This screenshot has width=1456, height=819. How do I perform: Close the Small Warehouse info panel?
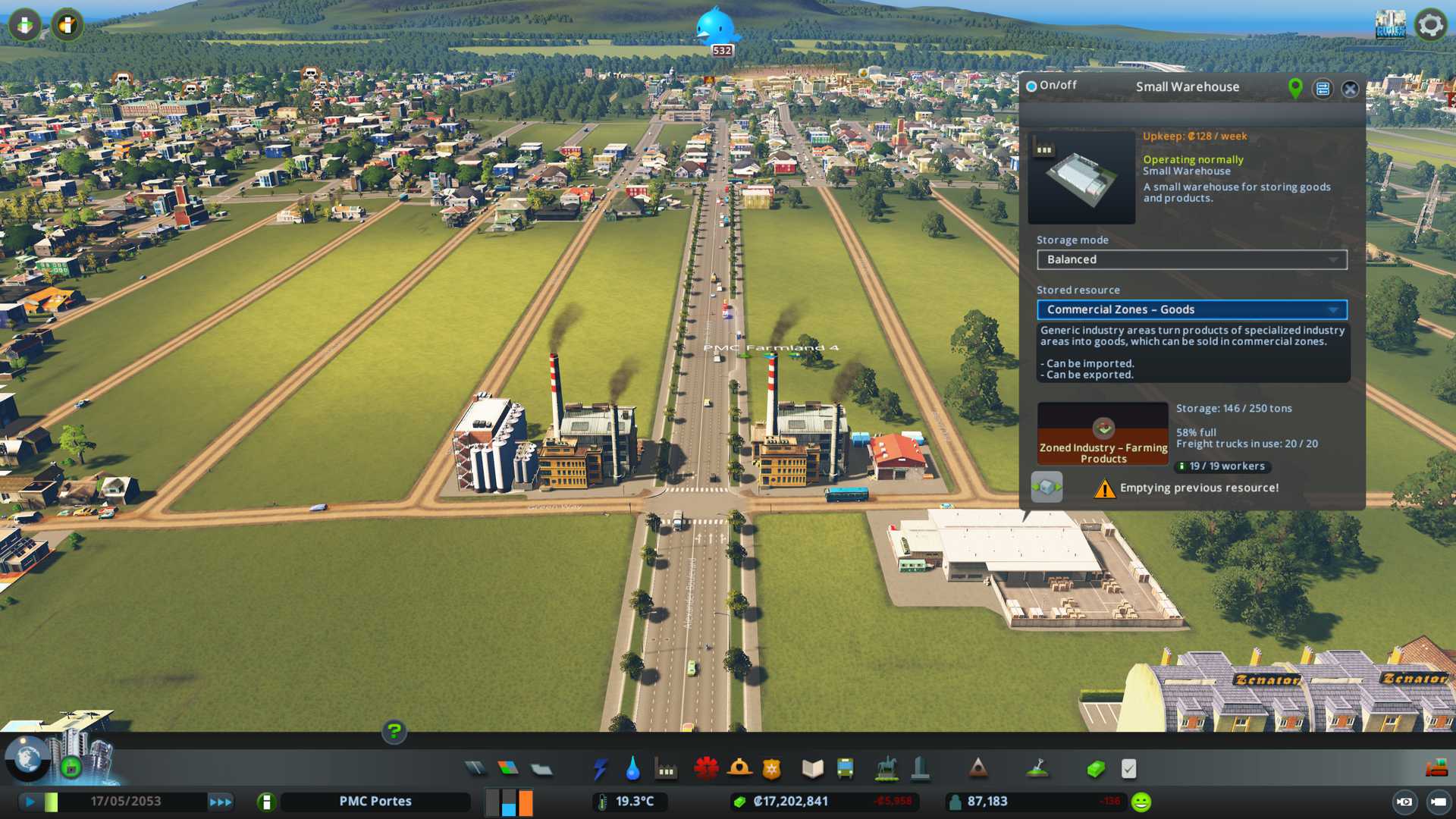(x=1350, y=89)
